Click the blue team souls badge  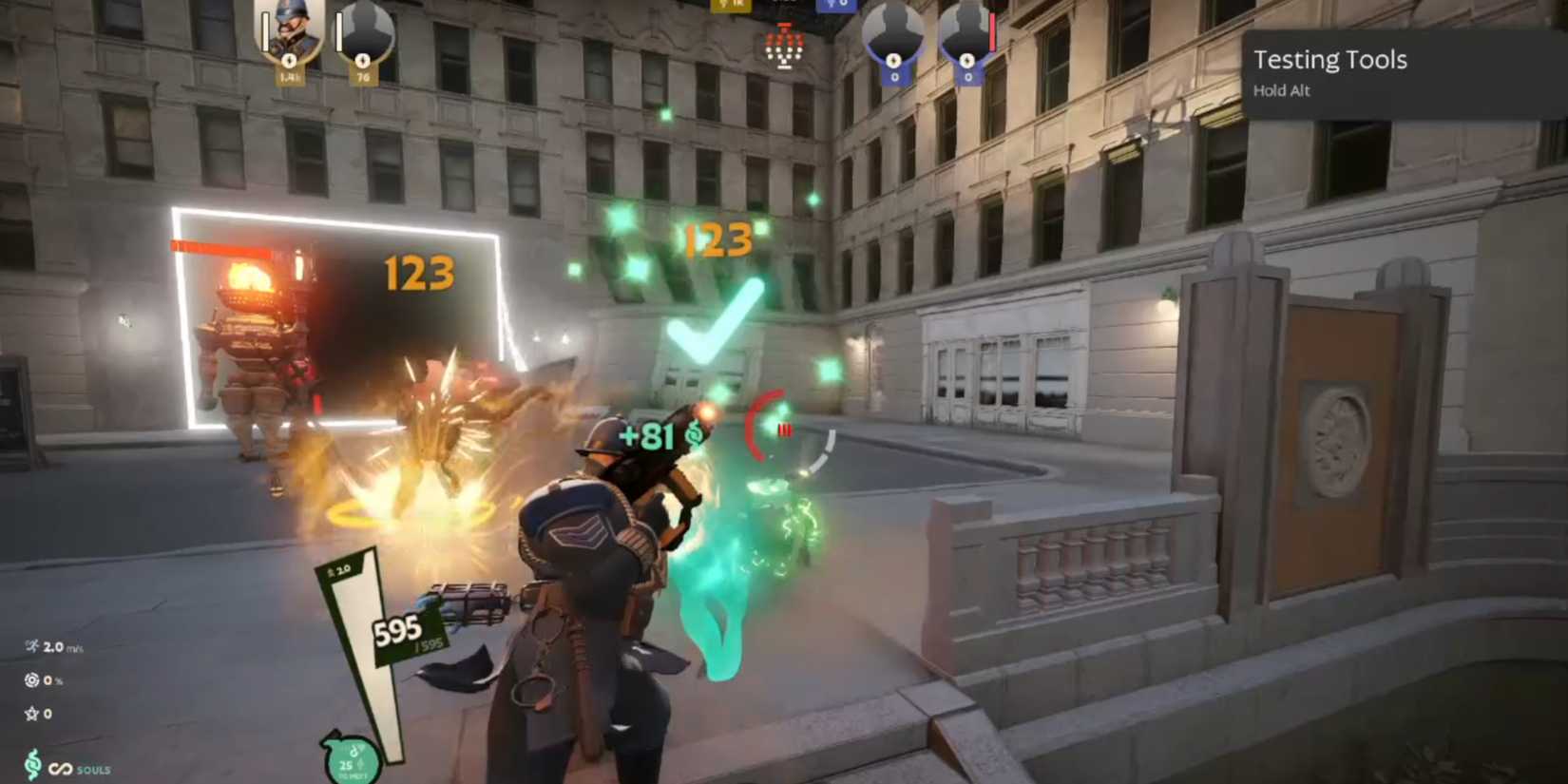(833, 8)
